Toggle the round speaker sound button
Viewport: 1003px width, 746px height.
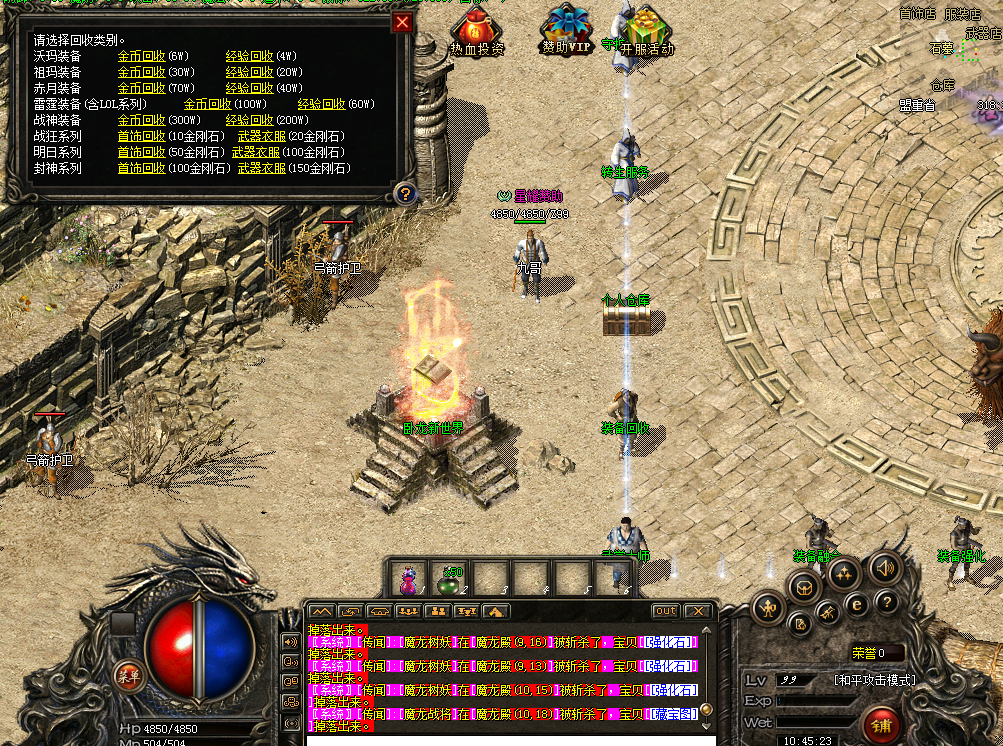coord(884,567)
